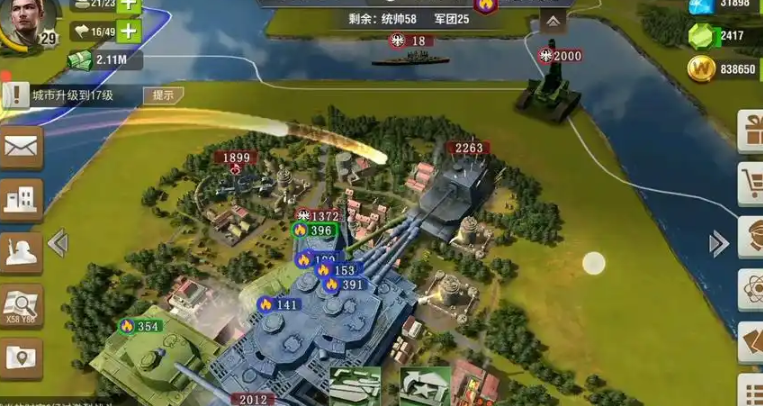Screen dimensions: 763x406
Task: Open the city buildings menu
Action: [21, 200]
